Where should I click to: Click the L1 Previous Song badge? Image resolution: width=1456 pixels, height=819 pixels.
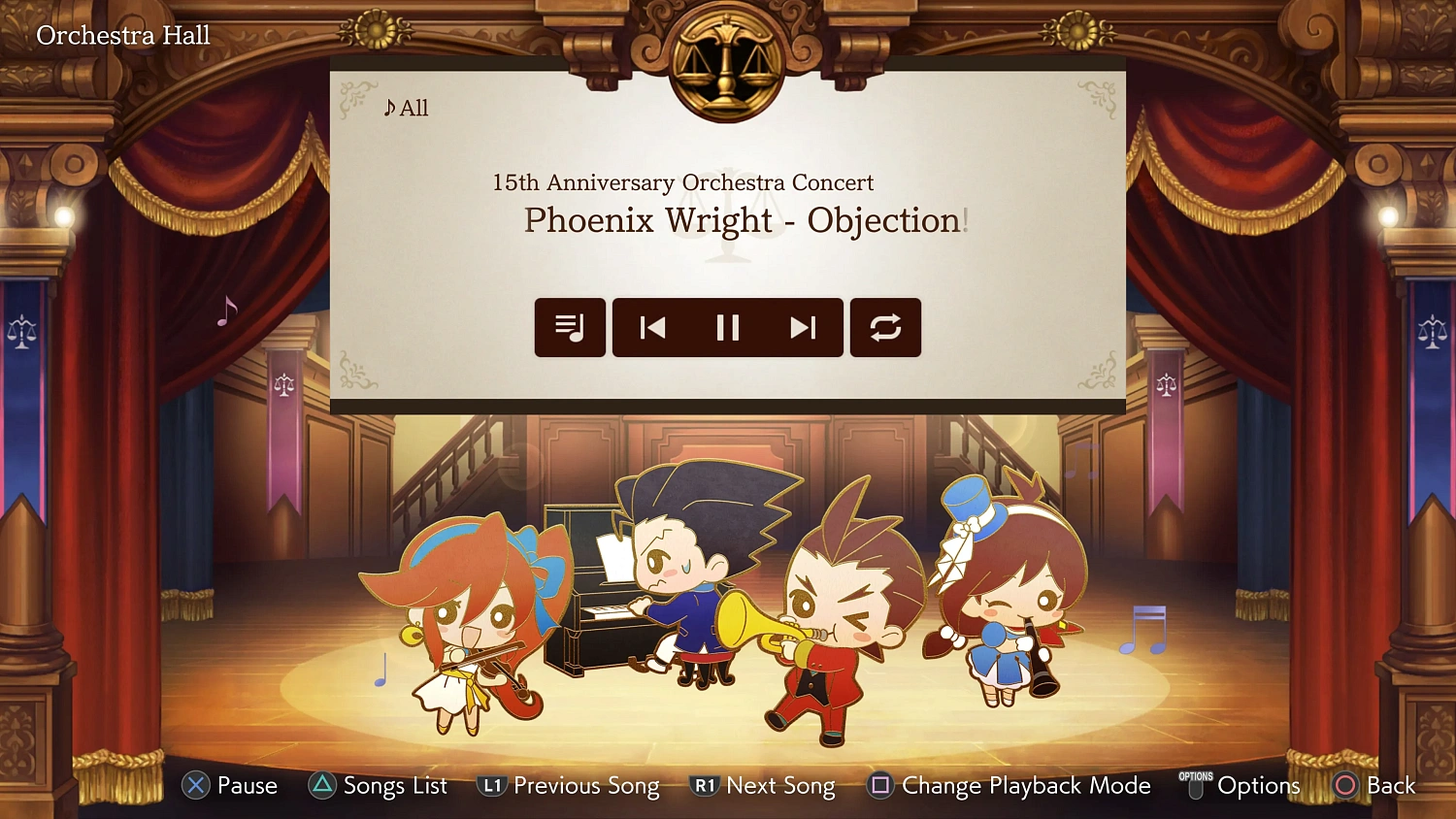[492, 786]
